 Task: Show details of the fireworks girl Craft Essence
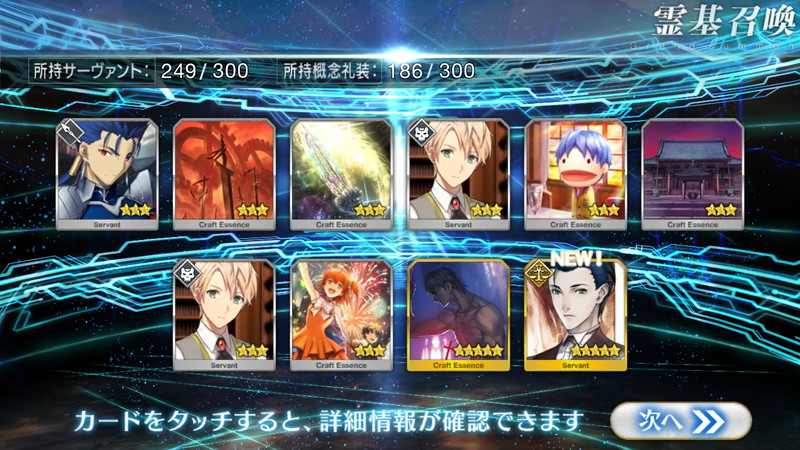(x=341, y=314)
